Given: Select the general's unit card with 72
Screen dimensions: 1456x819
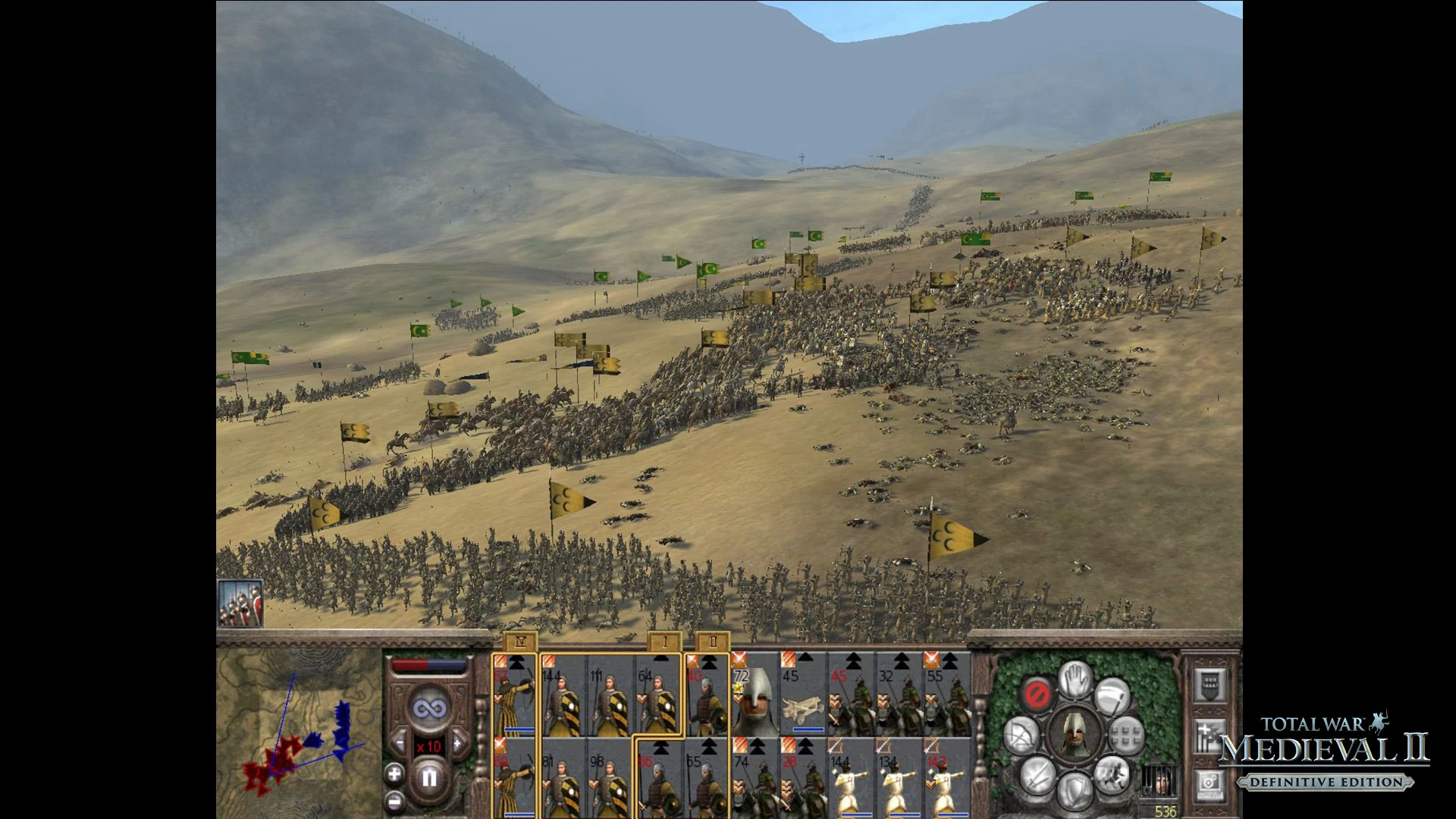Looking at the screenshot, I should tap(755, 694).
